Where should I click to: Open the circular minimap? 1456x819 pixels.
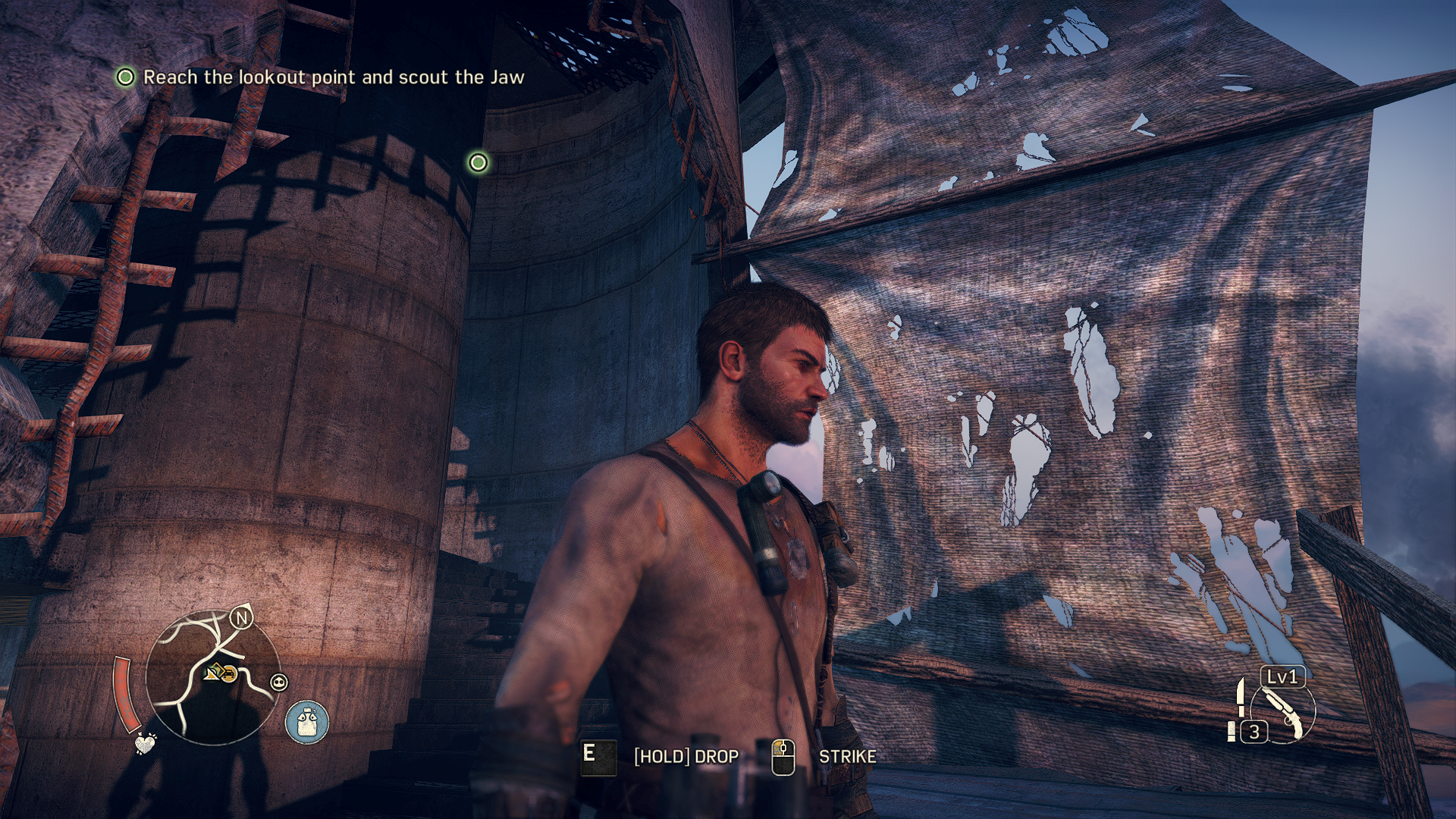(x=212, y=676)
